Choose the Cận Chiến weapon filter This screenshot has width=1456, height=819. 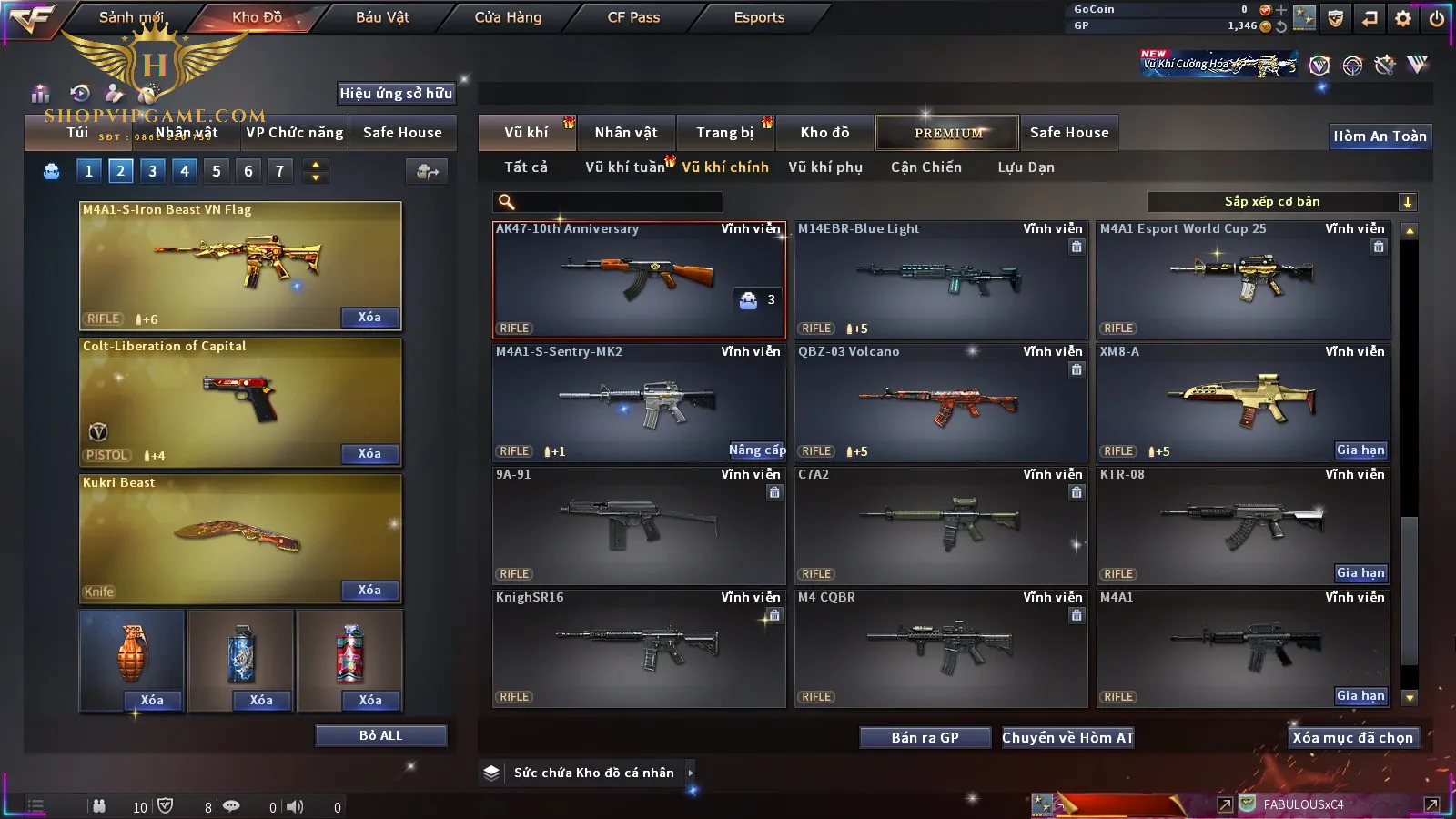(x=925, y=167)
